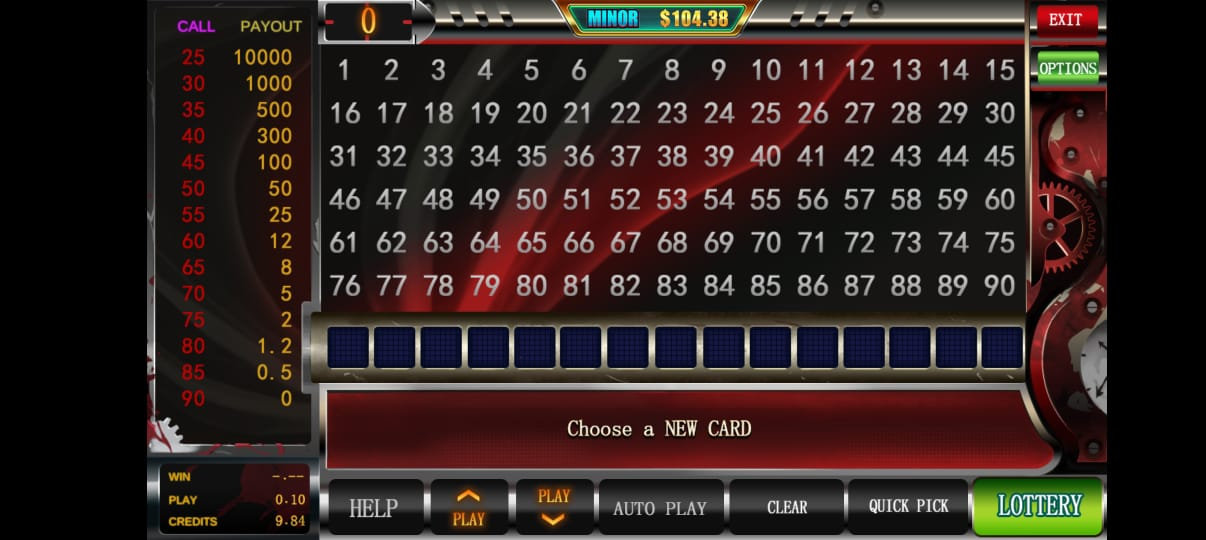Choose number 60 on the number grid
This screenshot has width=1206, height=540.
[x=1000, y=199]
